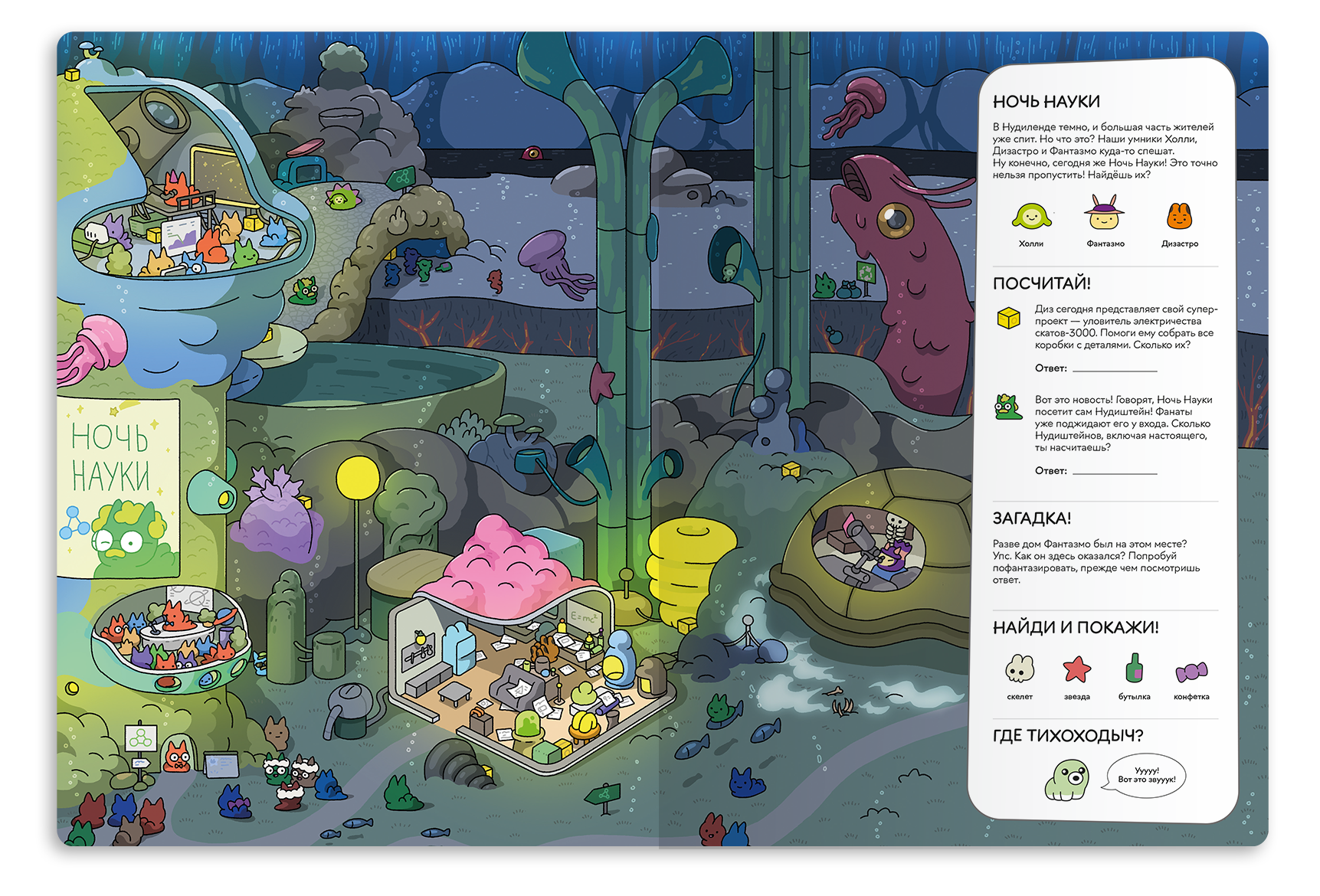Pick the purple конфетка item
Image resolution: width=1320 pixels, height=896 pixels.
[x=1191, y=672]
